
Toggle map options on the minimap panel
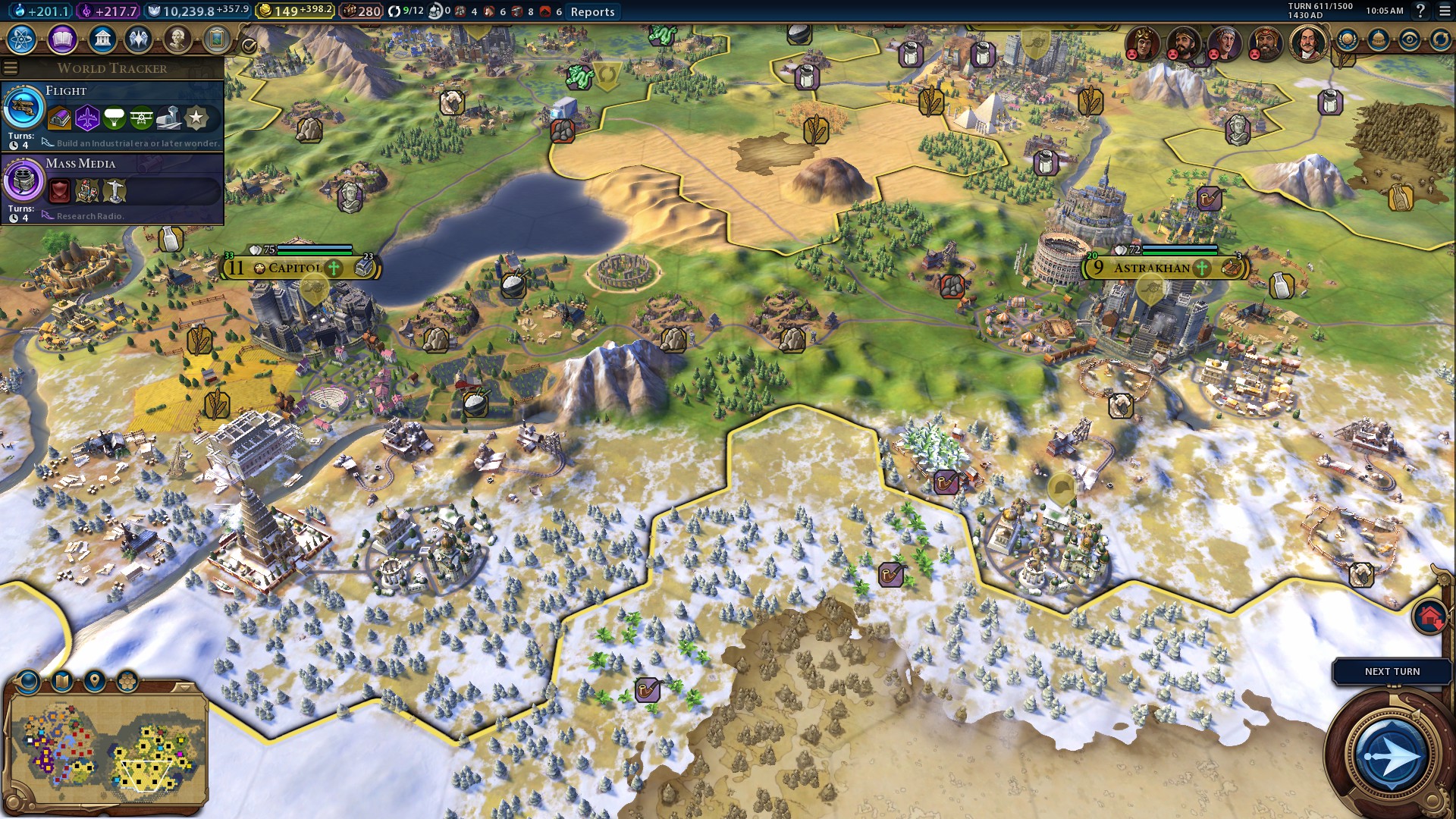click(x=61, y=680)
